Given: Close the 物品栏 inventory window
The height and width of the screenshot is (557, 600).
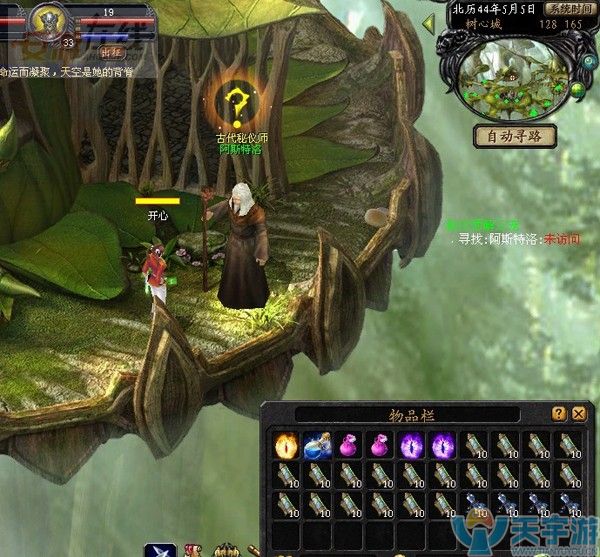Looking at the screenshot, I should [x=578, y=413].
